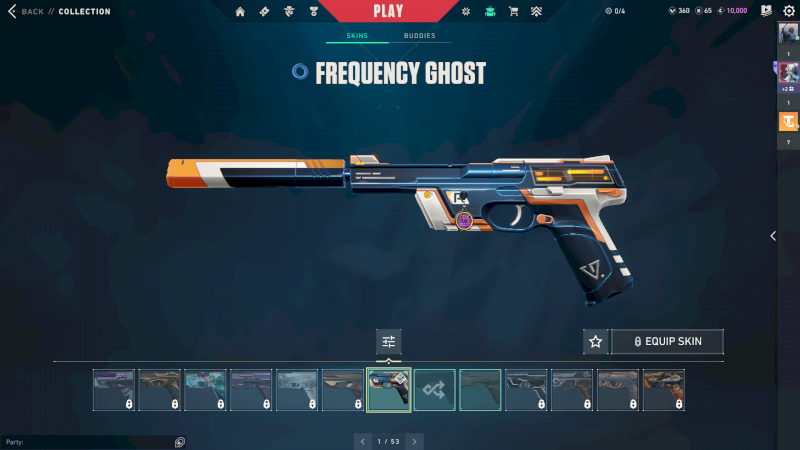
Task: Open the store cart icon
Action: point(513,12)
